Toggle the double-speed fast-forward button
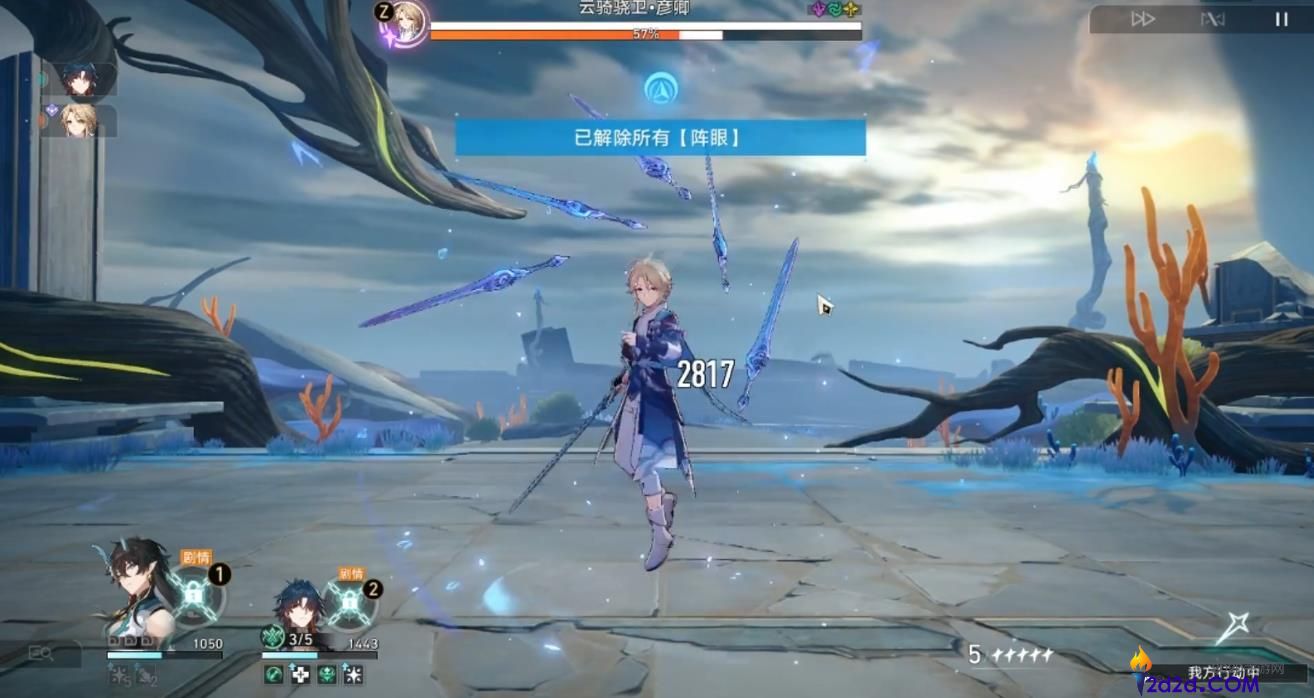Screen dimensions: 1314x698 (1142, 19)
